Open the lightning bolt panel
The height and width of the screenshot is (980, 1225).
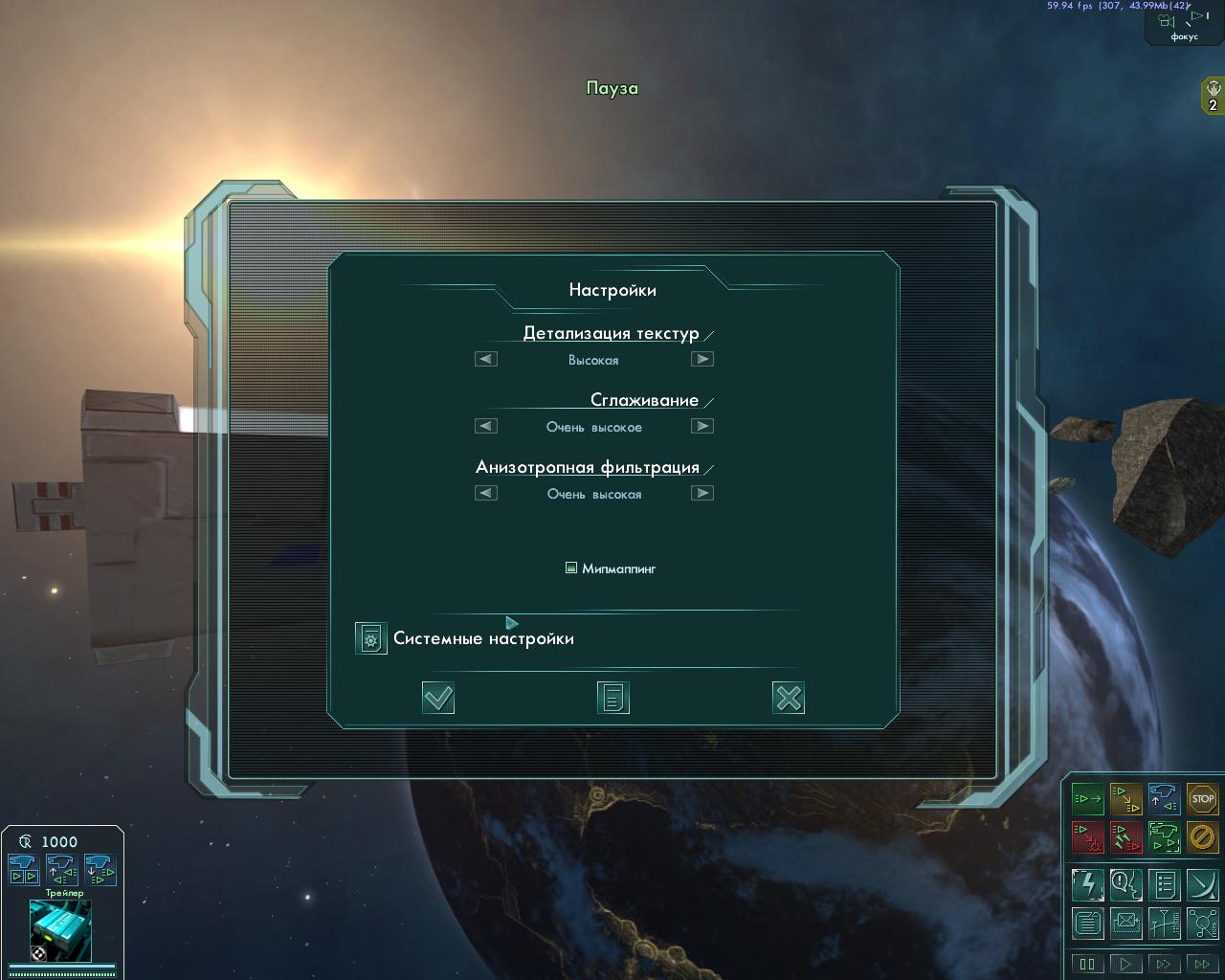tap(1087, 884)
